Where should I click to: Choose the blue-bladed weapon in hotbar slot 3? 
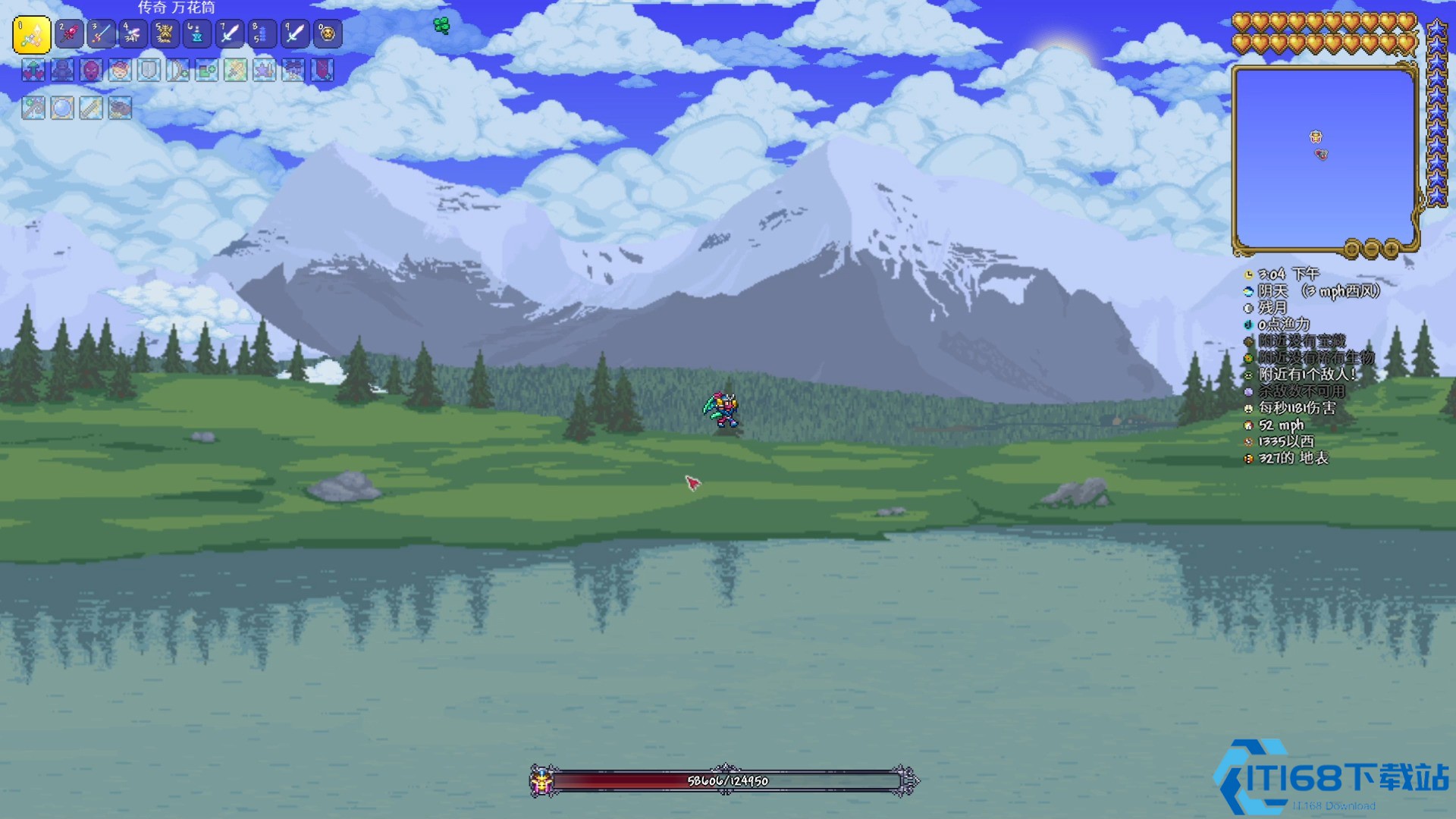coord(101,34)
